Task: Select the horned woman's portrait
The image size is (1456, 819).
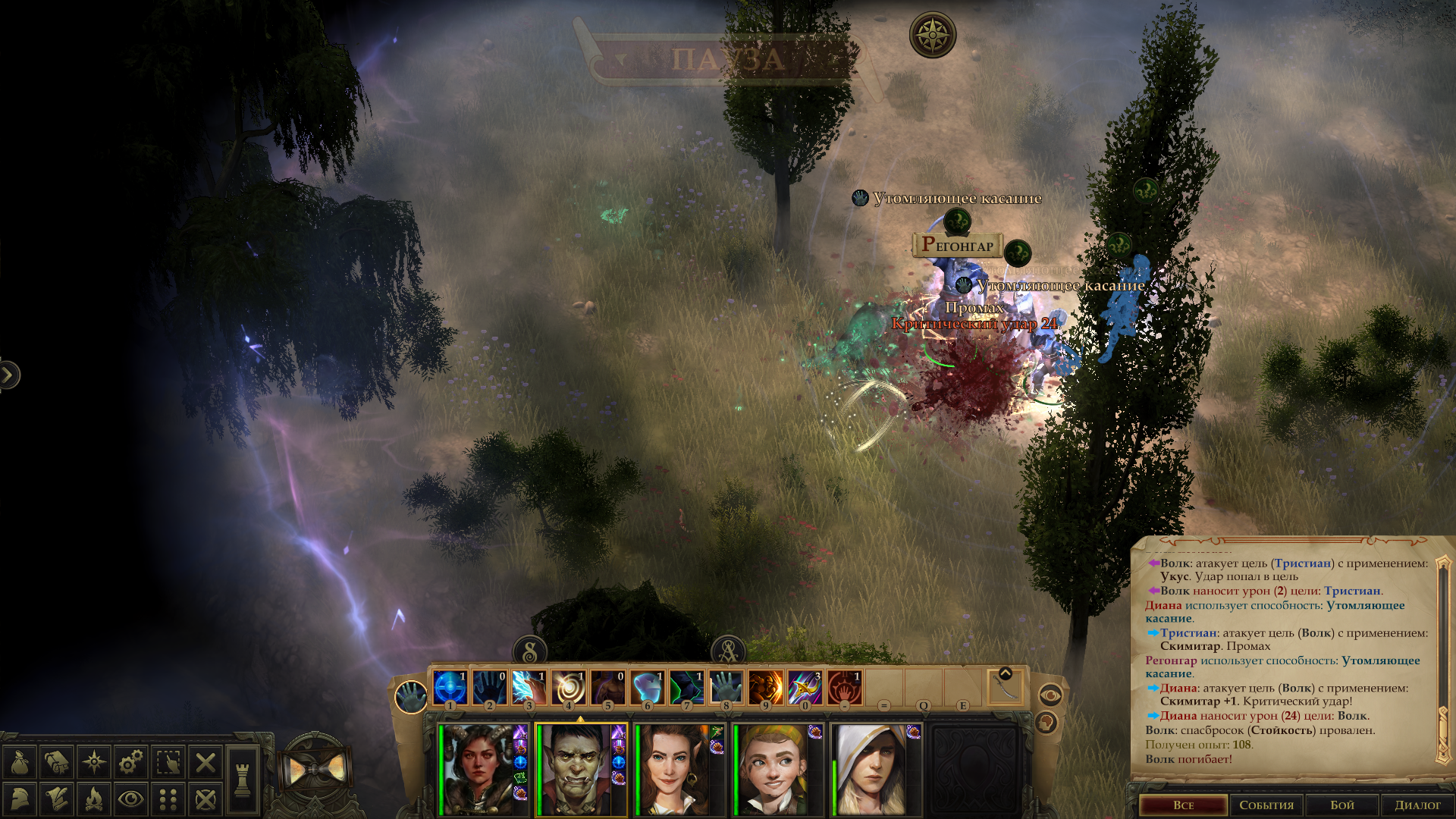Action: 479,770
